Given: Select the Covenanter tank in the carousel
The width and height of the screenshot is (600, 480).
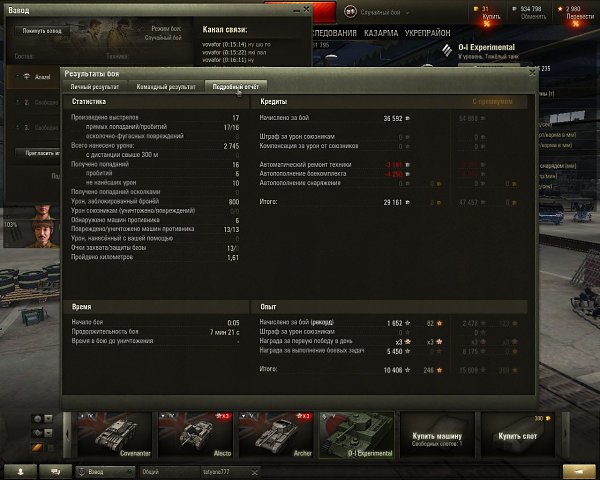Looking at the screenshot, I should 115,437.
